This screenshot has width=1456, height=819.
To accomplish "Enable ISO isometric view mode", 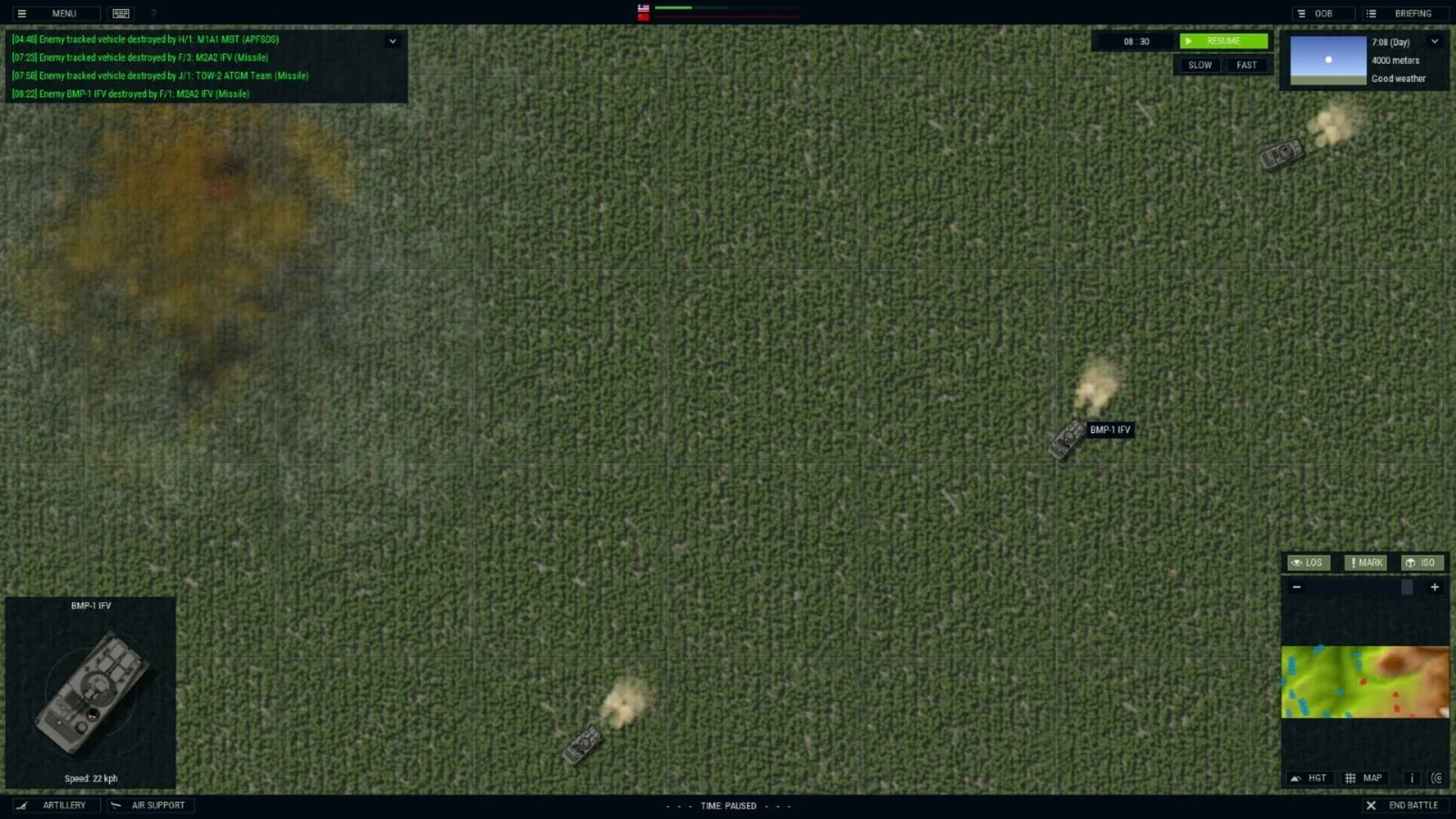I will [1423, 563].
